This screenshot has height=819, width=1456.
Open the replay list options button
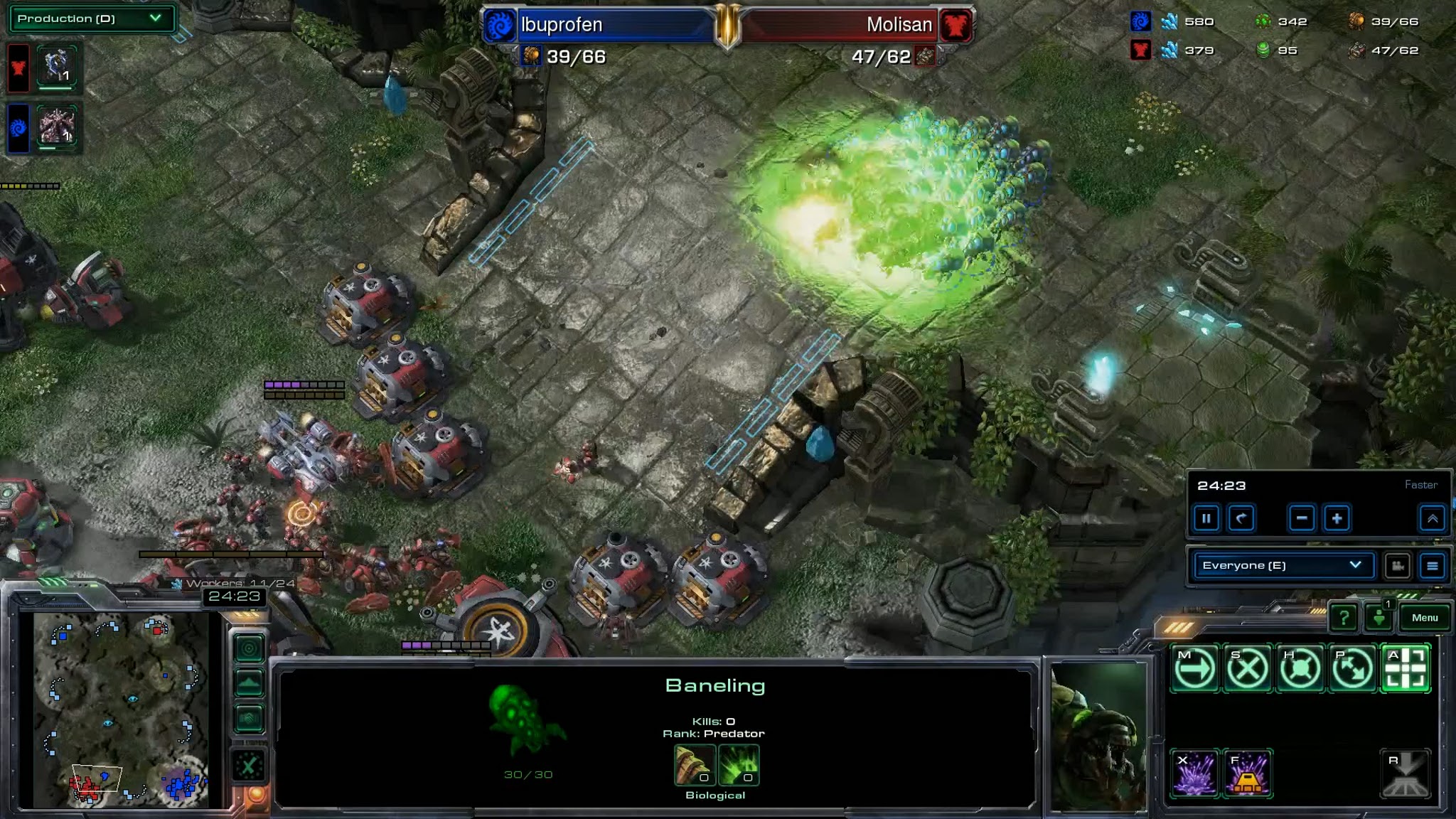[x=1433, y=566]
